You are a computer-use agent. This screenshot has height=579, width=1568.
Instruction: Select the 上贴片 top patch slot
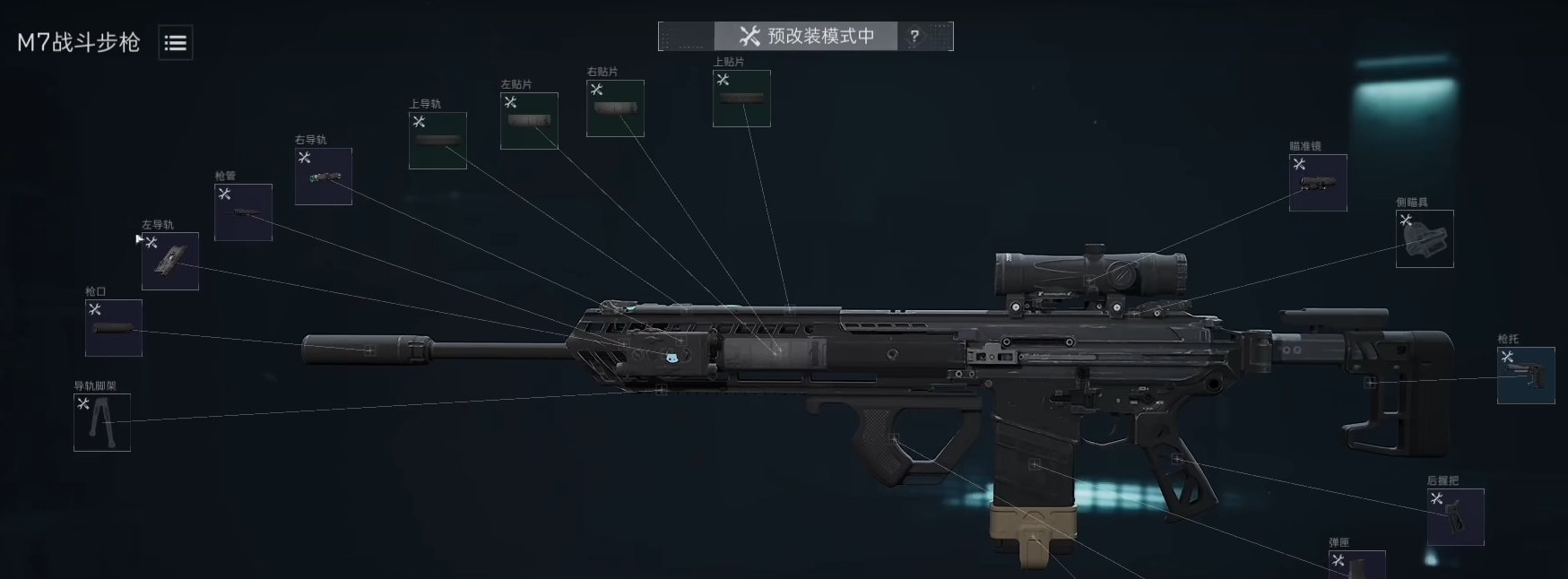coord(741,99)
